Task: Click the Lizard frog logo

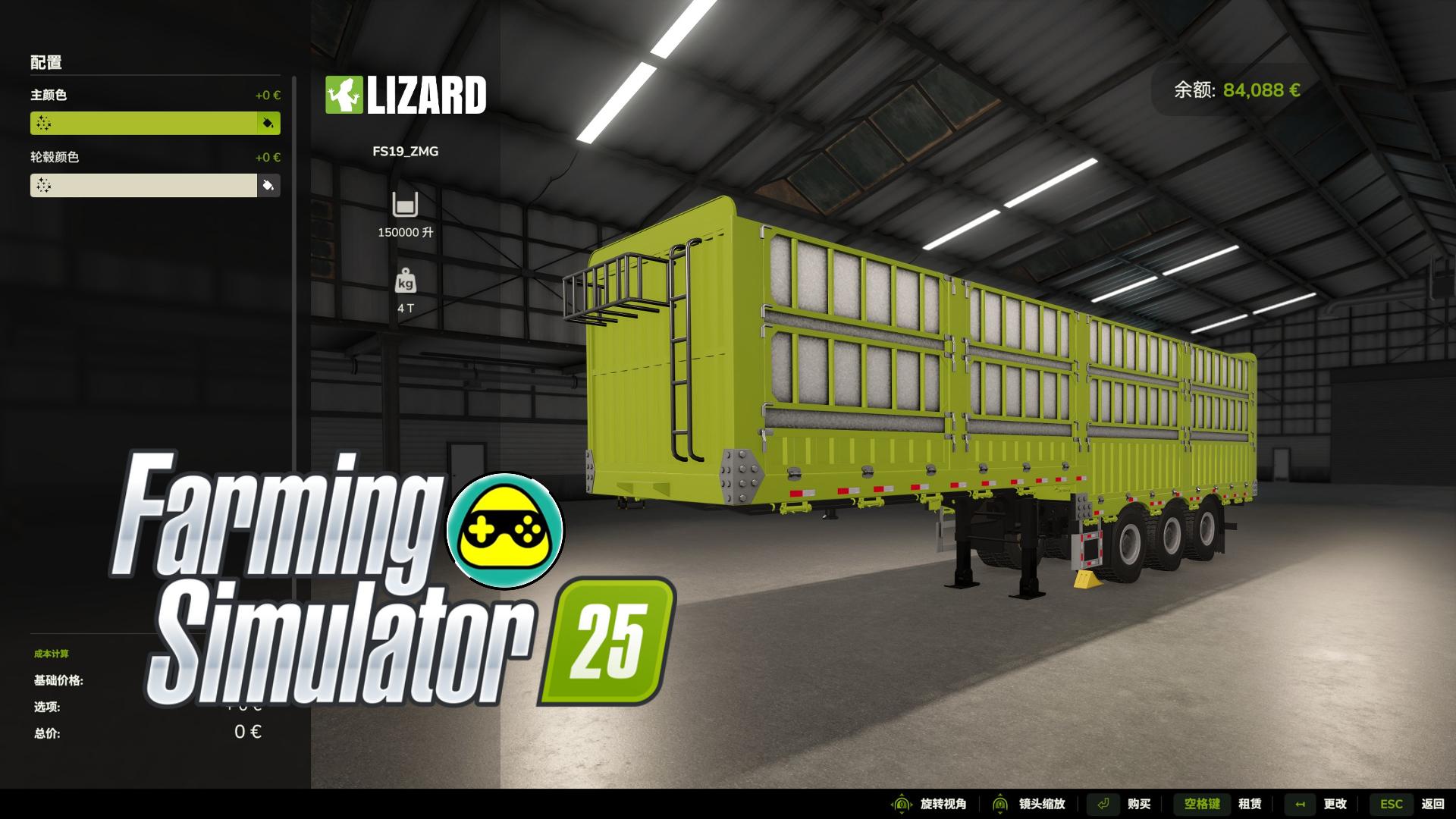Action: point(345,96)
